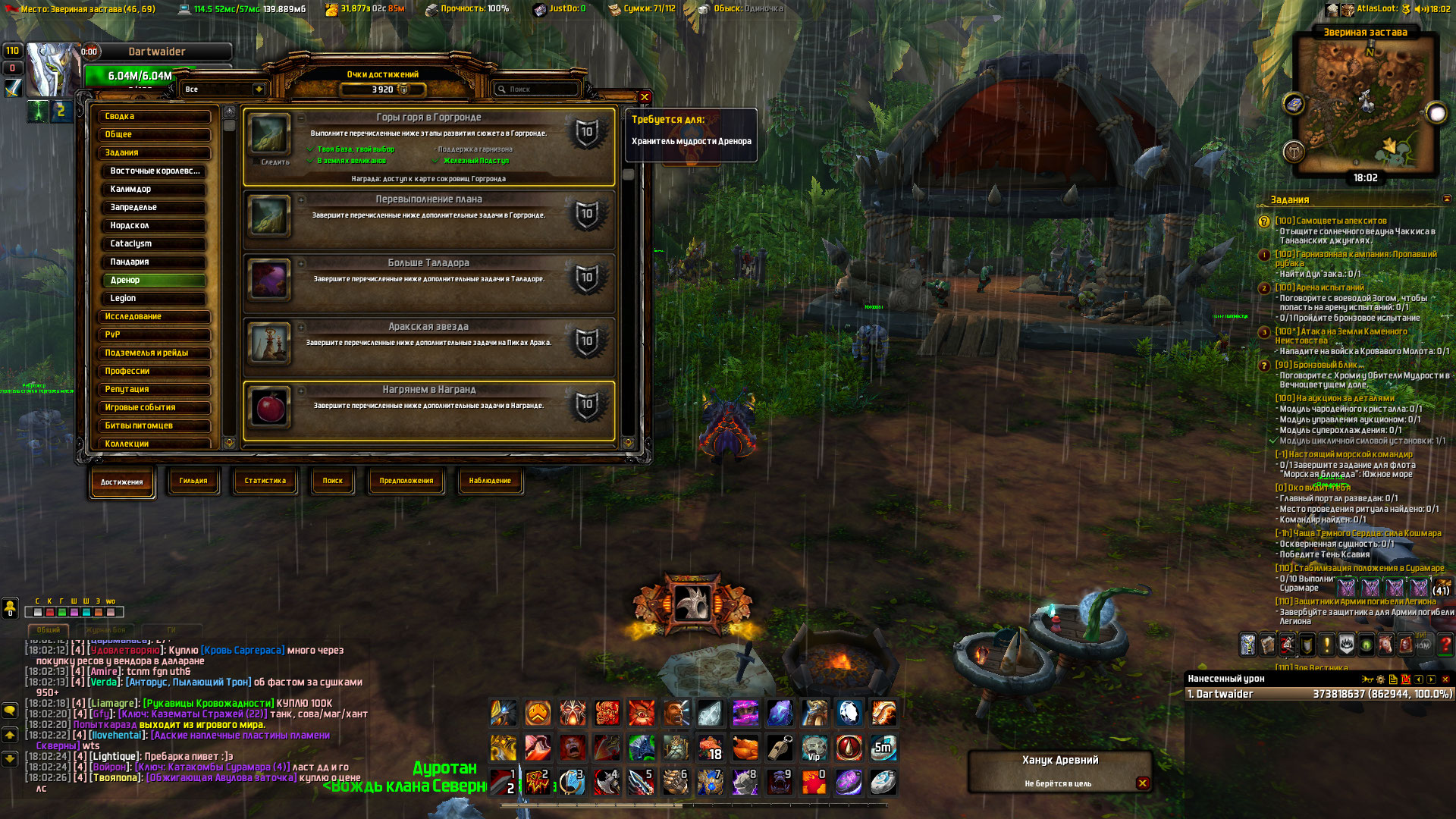Select the Калимдор quest category

click(154, 190)
